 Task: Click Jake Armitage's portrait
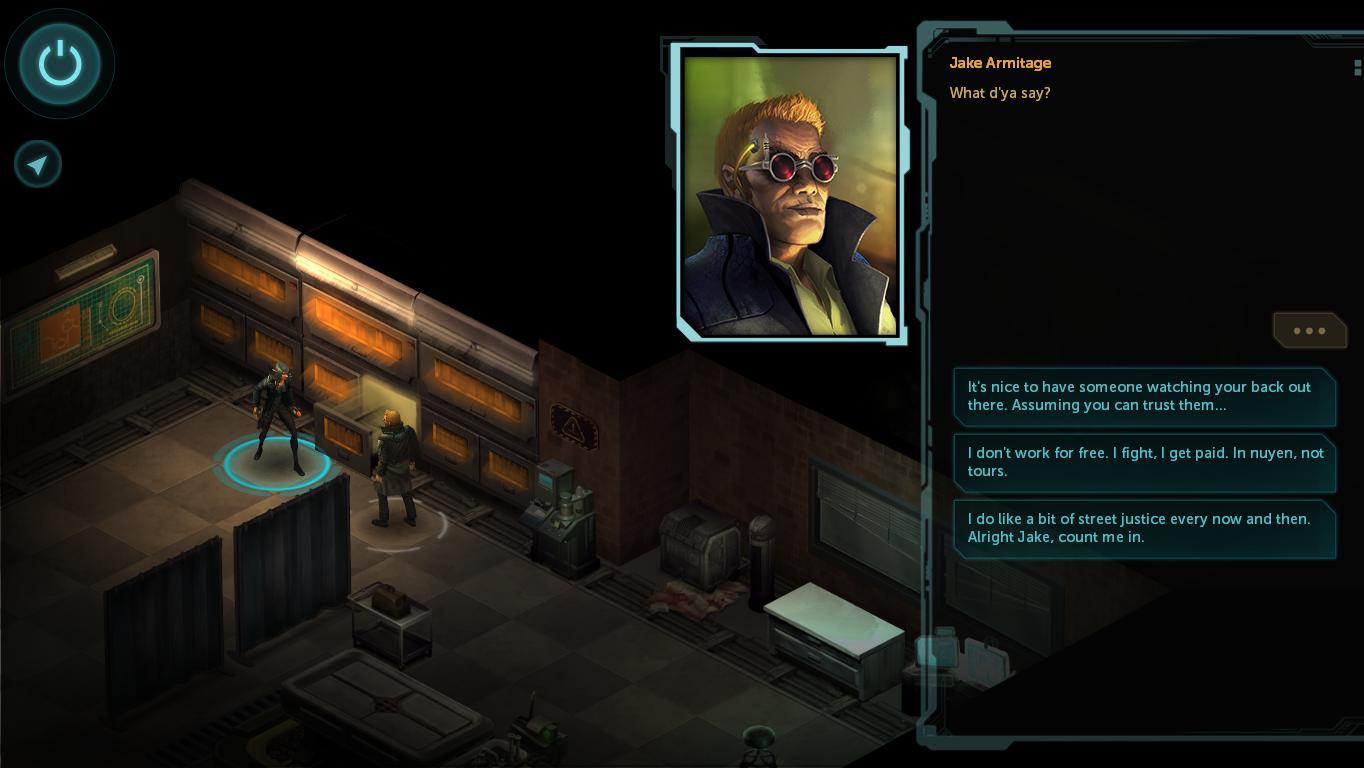790,195
